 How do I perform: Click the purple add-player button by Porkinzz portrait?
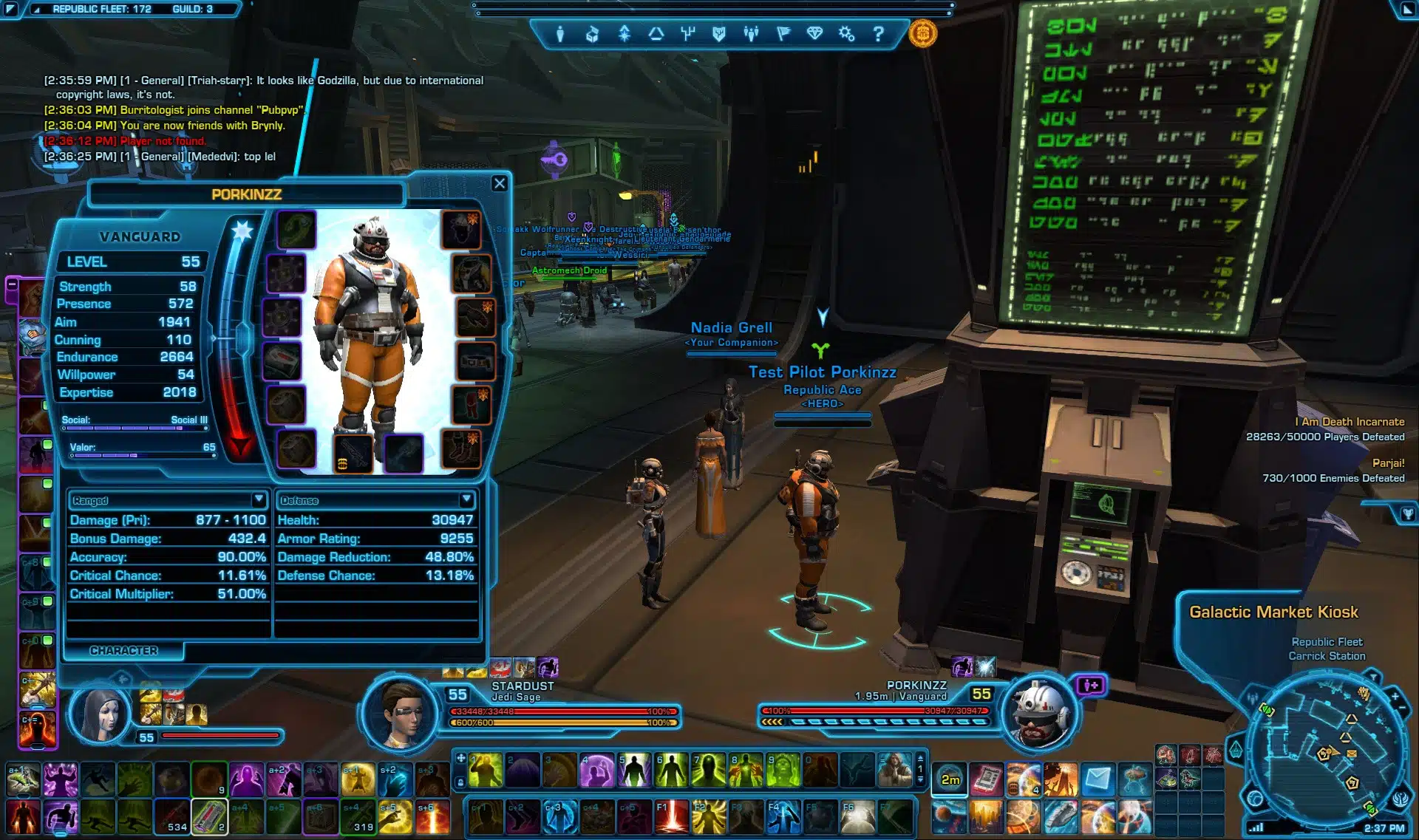(x=1091, y=686)
